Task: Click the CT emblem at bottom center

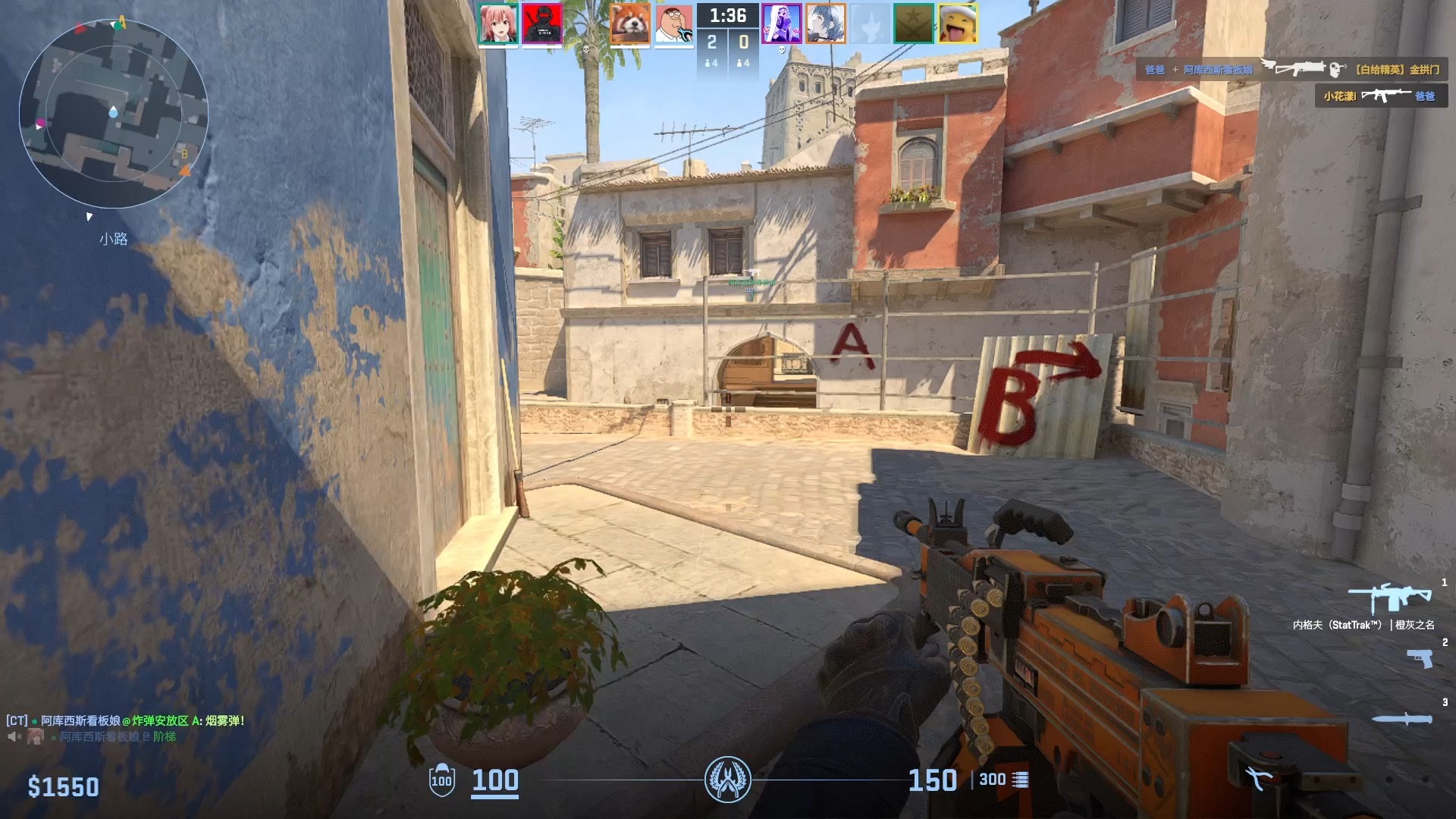Action: coord(728,778)
